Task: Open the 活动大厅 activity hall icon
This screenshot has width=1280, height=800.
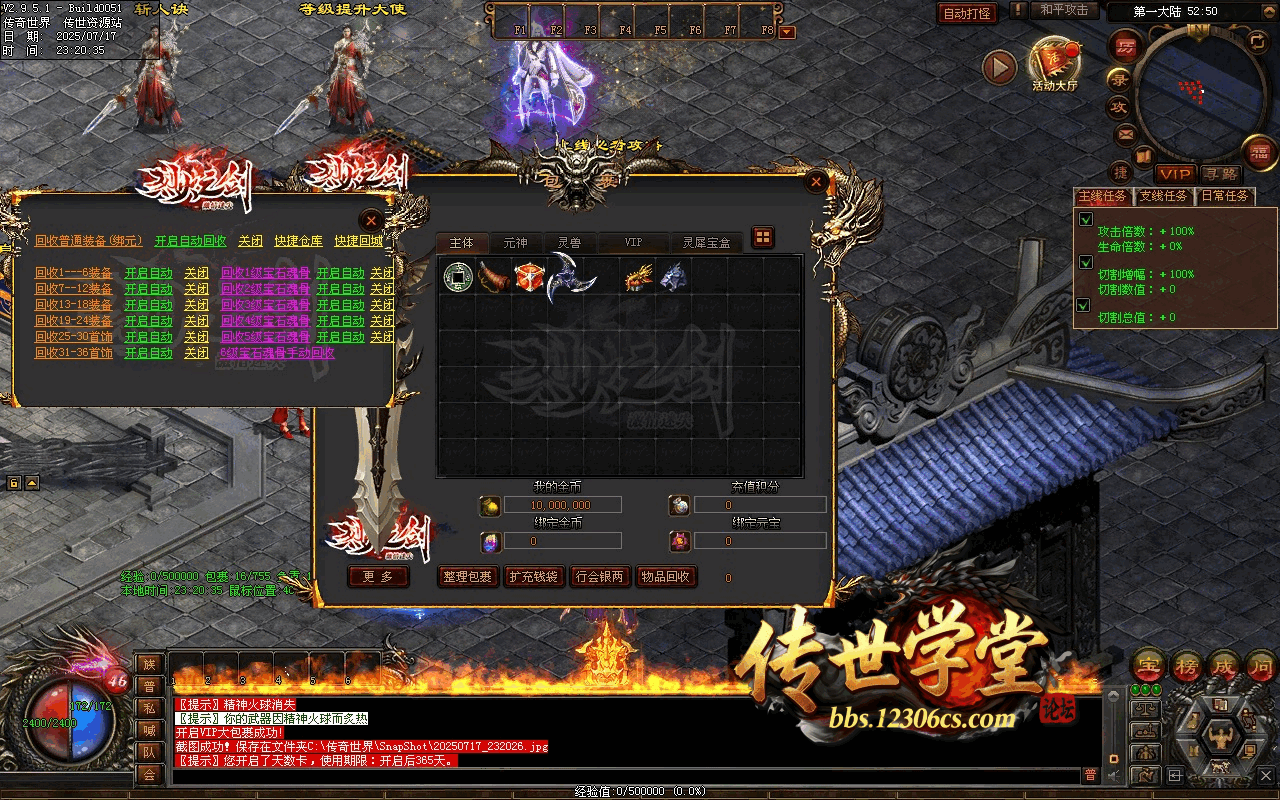Action: point(1054,63)
